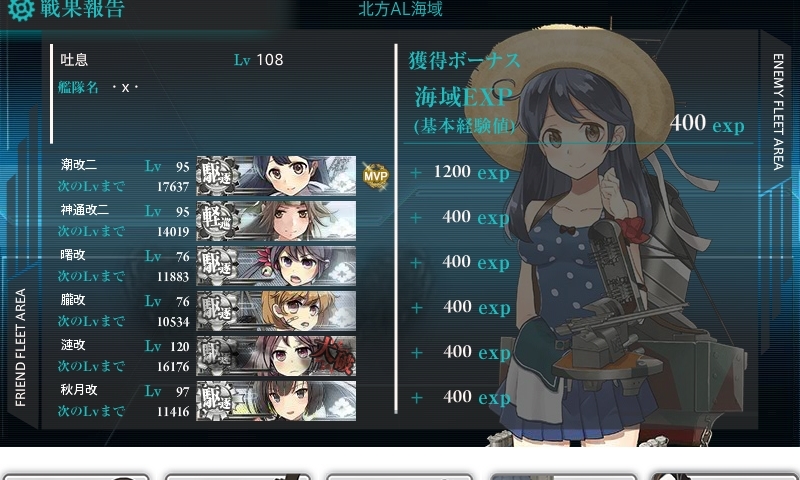The width and height of the screenshot is (800, 480).
Task: Click the gold MVP badge
Action: (x=375, y=176)
